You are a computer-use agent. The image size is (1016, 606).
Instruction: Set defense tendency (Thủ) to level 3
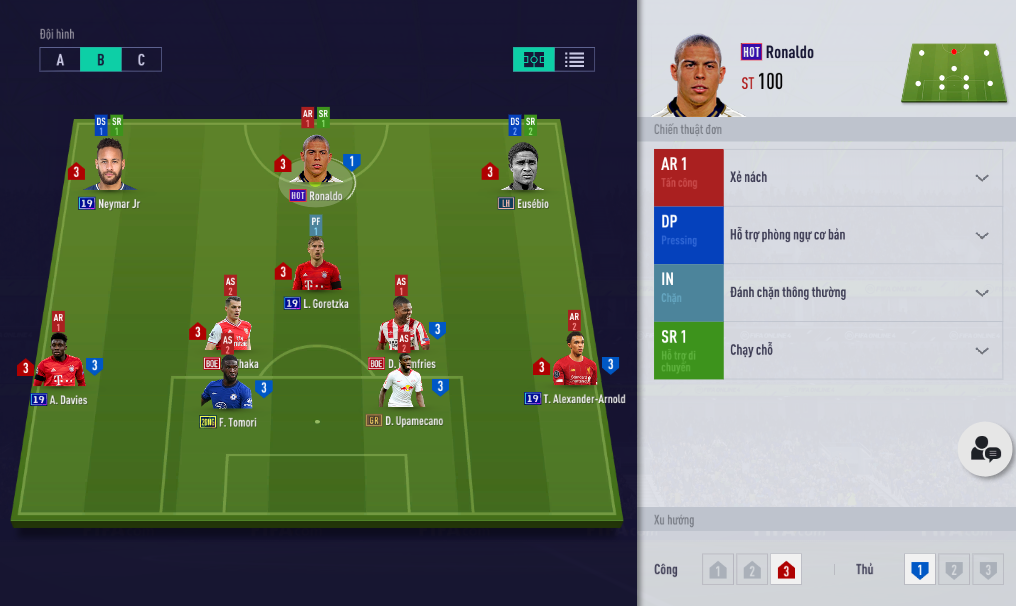click(988, 570)
